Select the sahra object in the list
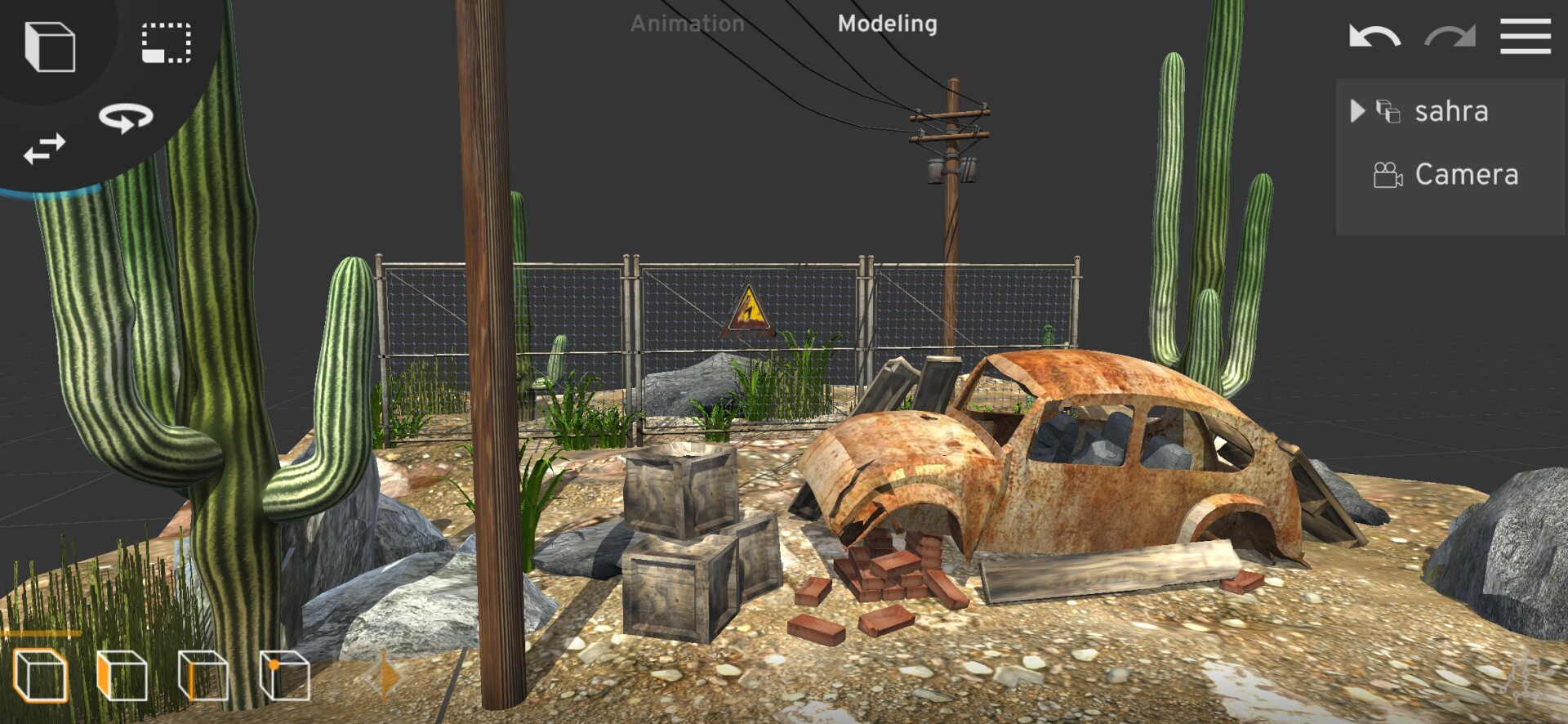The width and height of the screenshot is (1568, 724). (x=1451, y=111)
